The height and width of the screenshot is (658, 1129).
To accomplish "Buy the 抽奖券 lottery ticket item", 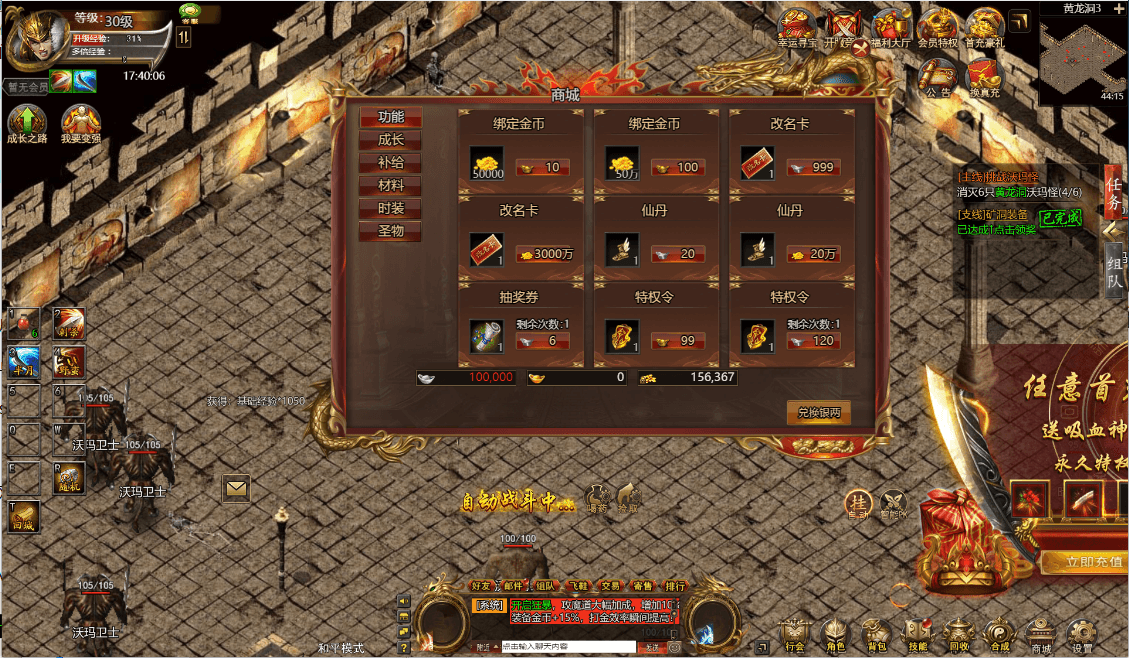I will pos(486,335).
